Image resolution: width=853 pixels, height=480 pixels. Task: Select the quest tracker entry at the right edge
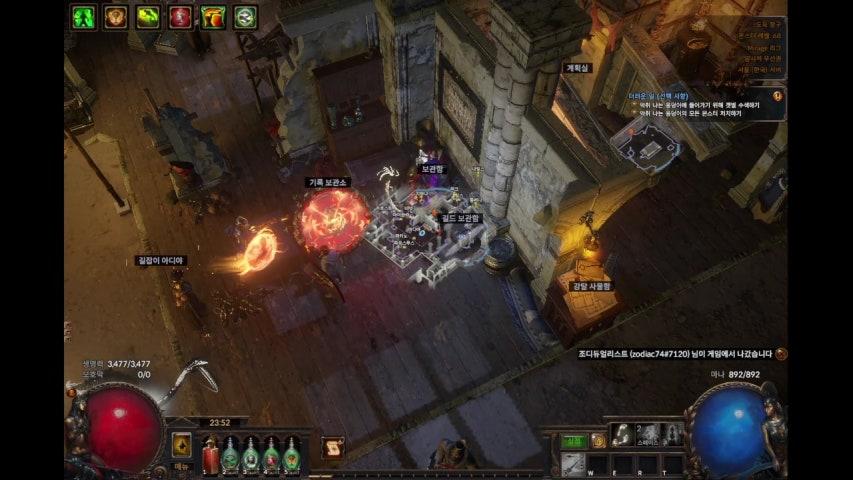[x=778, y=94]
